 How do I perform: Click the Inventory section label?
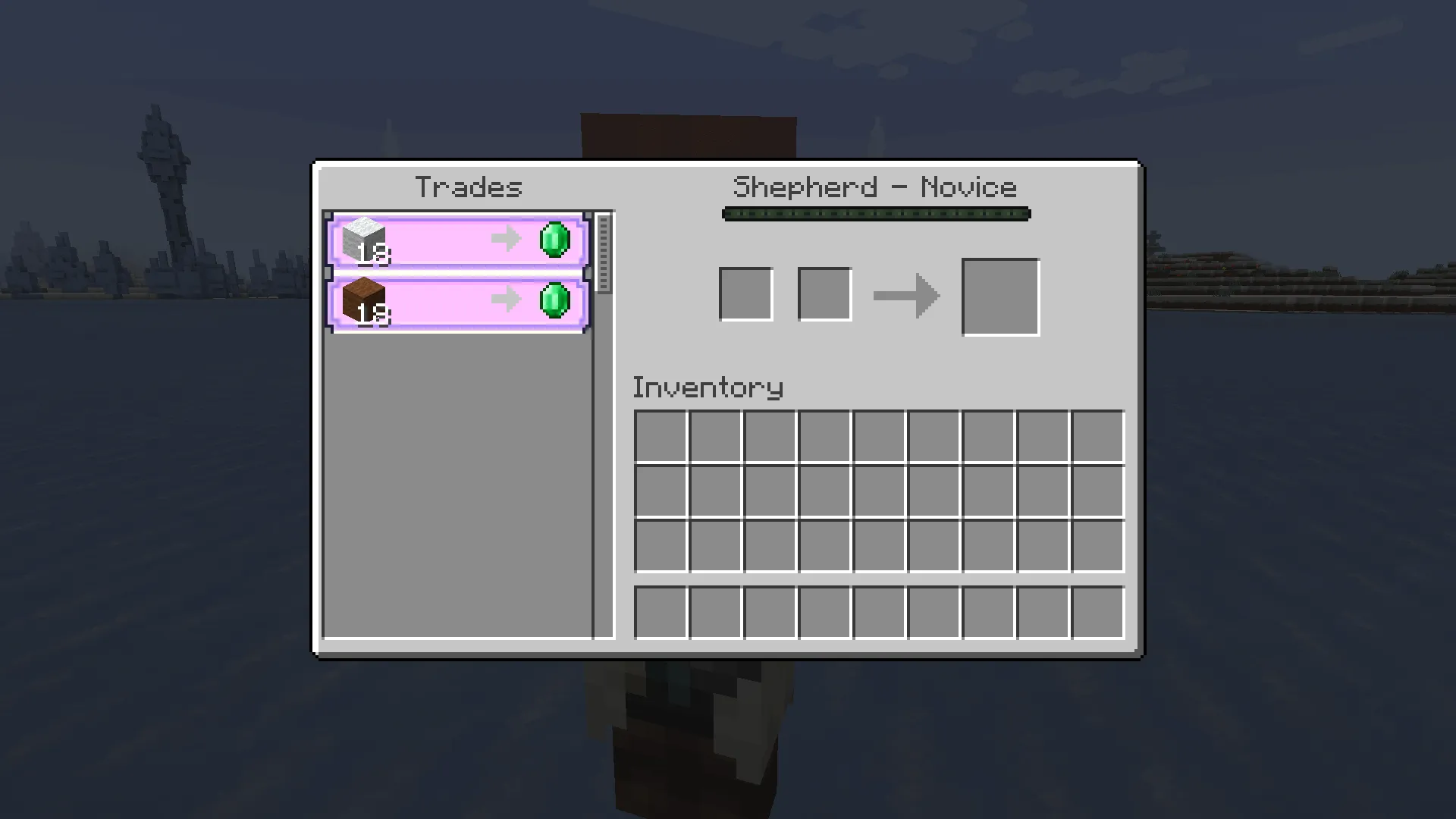[708, 387]
